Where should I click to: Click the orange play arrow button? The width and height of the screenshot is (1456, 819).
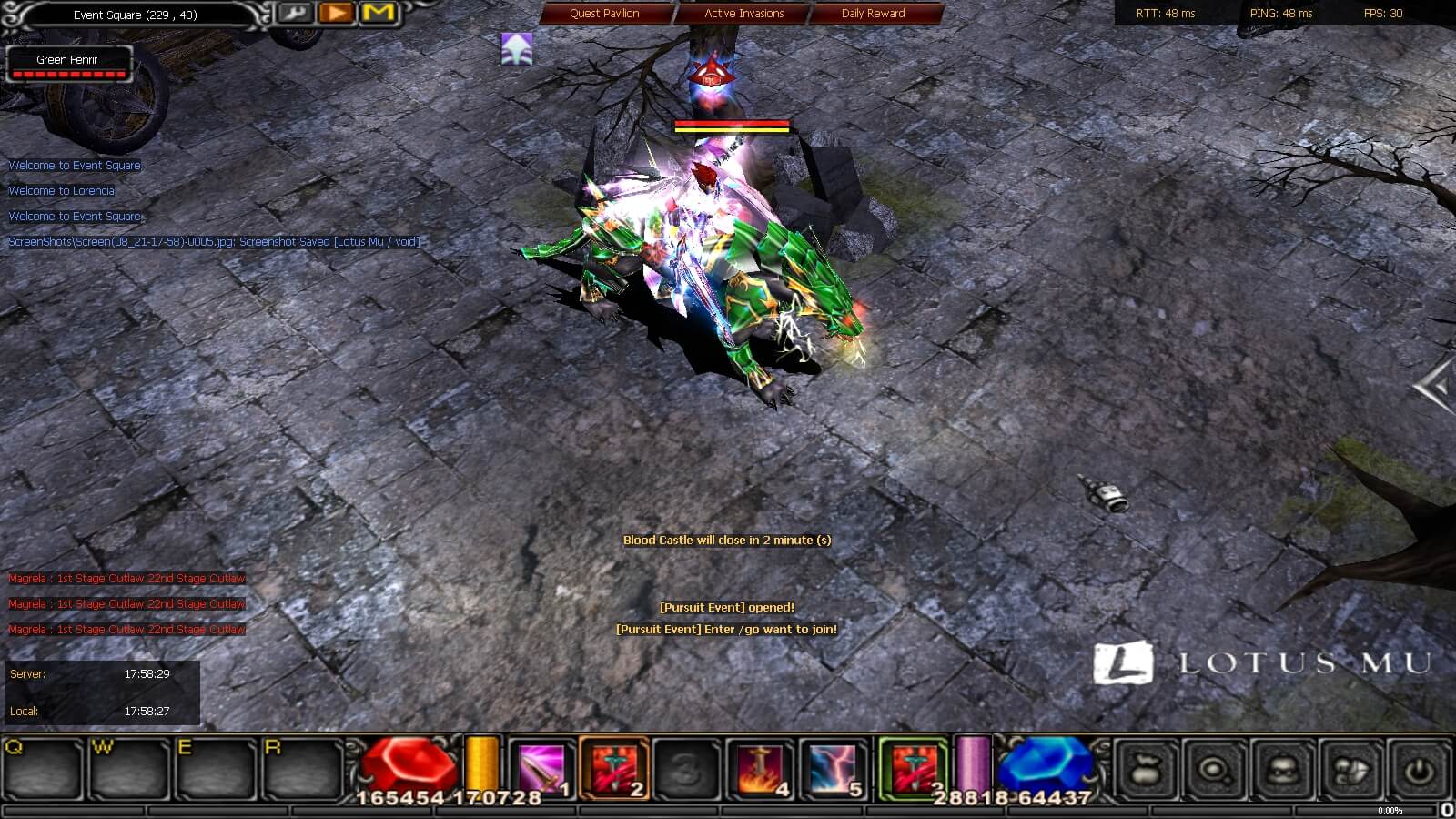pyautogui.click(x=336, y=14)
